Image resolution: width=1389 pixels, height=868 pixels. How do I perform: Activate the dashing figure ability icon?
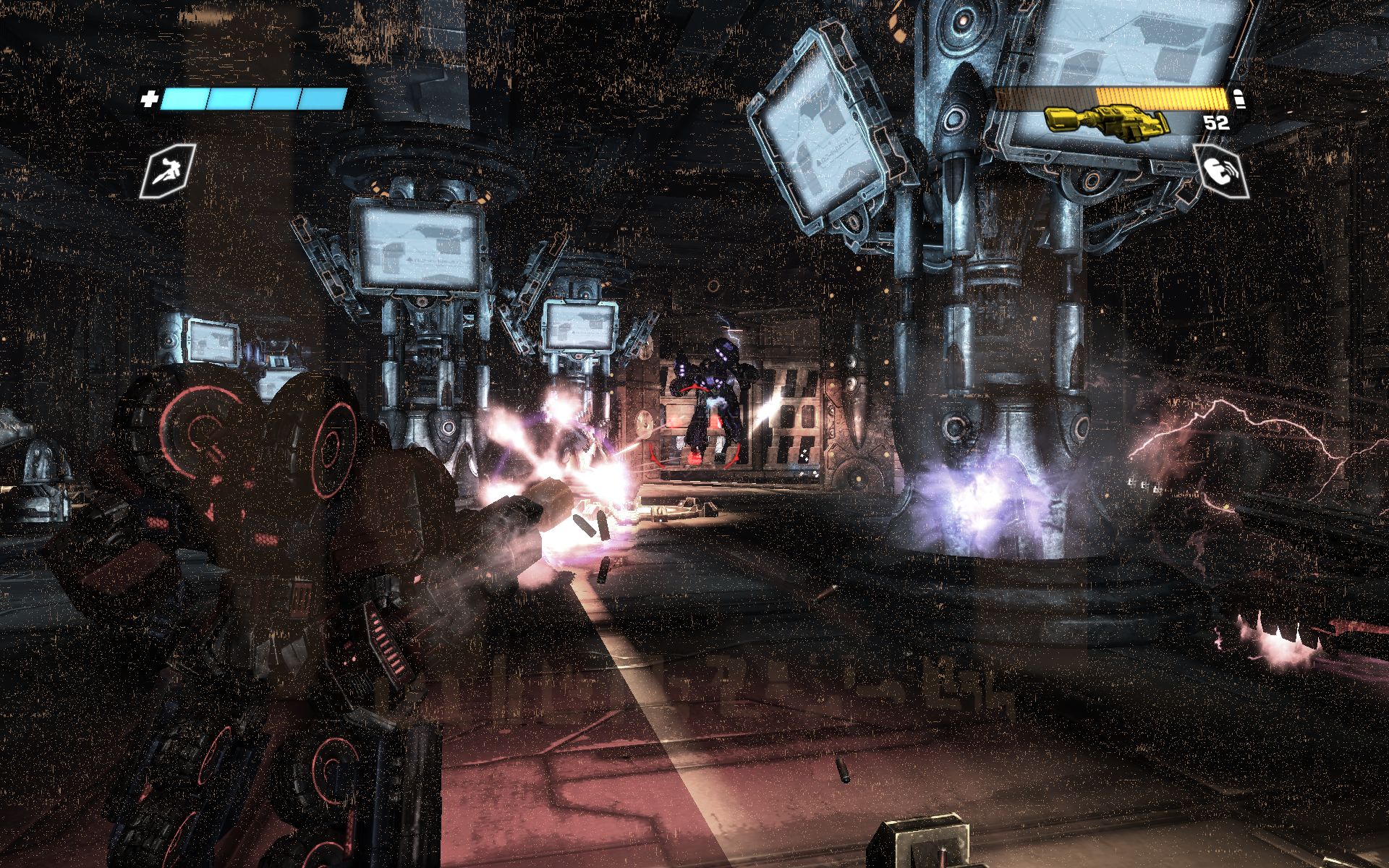point(168,171)
